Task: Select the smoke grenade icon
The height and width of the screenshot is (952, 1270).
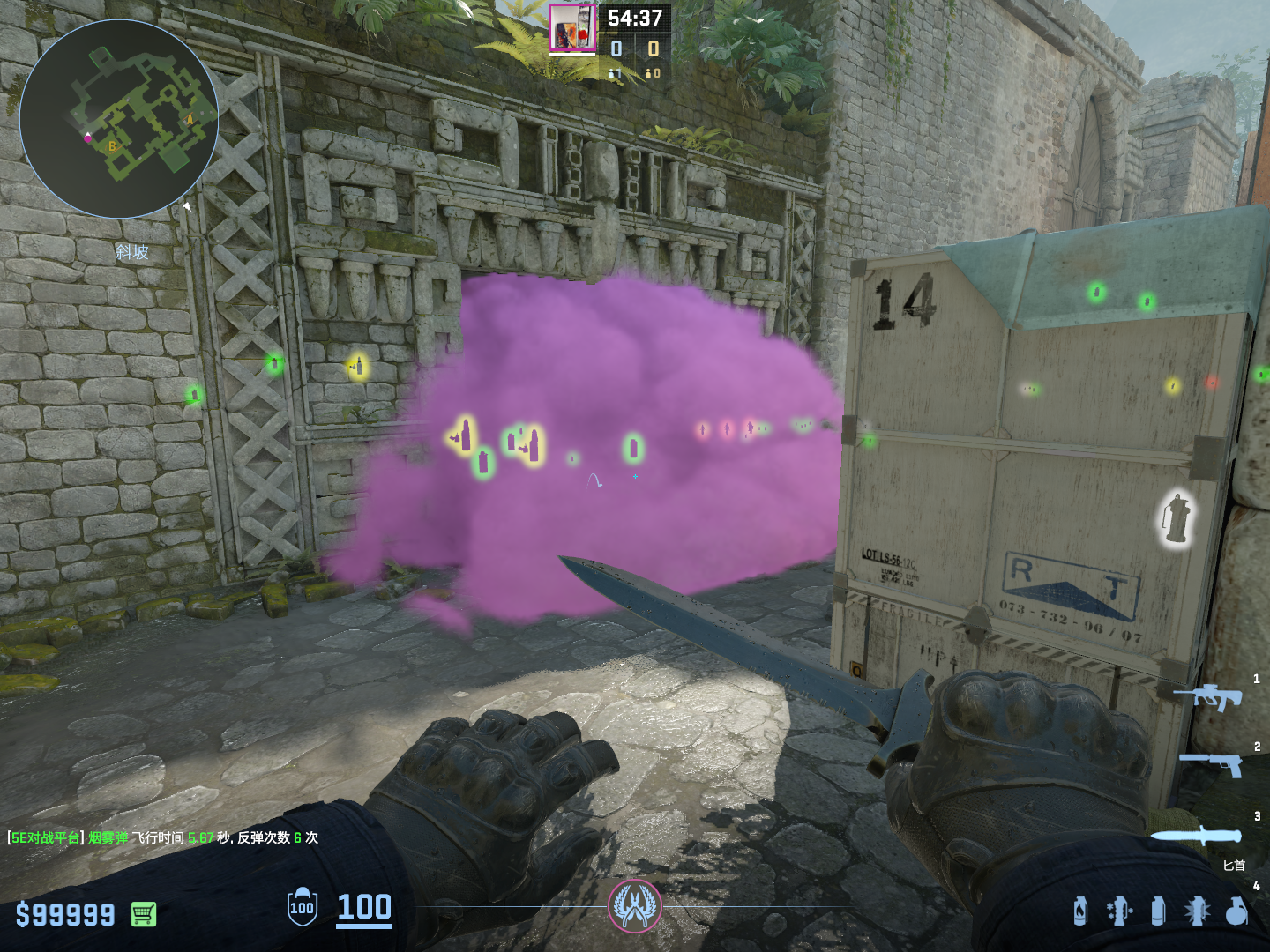Action: [x=1158, y=911]
